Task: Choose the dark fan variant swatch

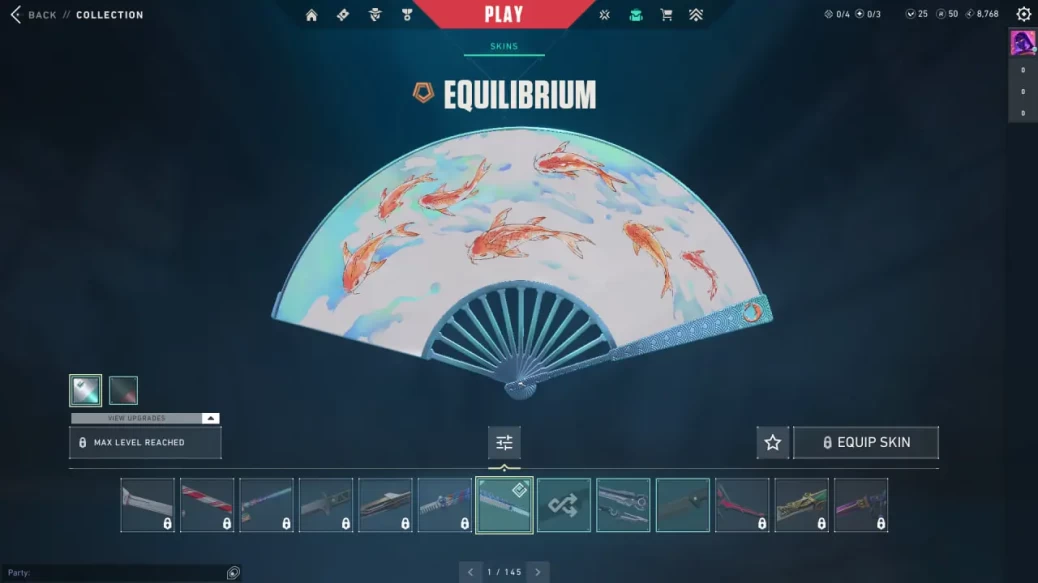Action: (x=123, y=390)
